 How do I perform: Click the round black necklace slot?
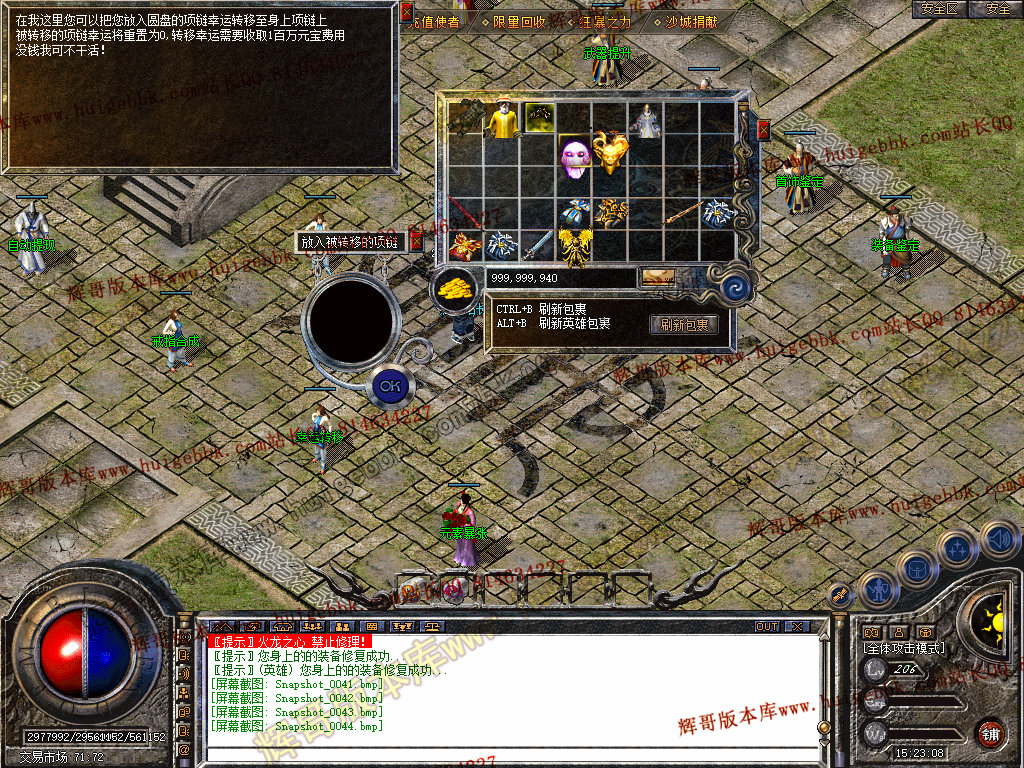[x=350, y=319]
